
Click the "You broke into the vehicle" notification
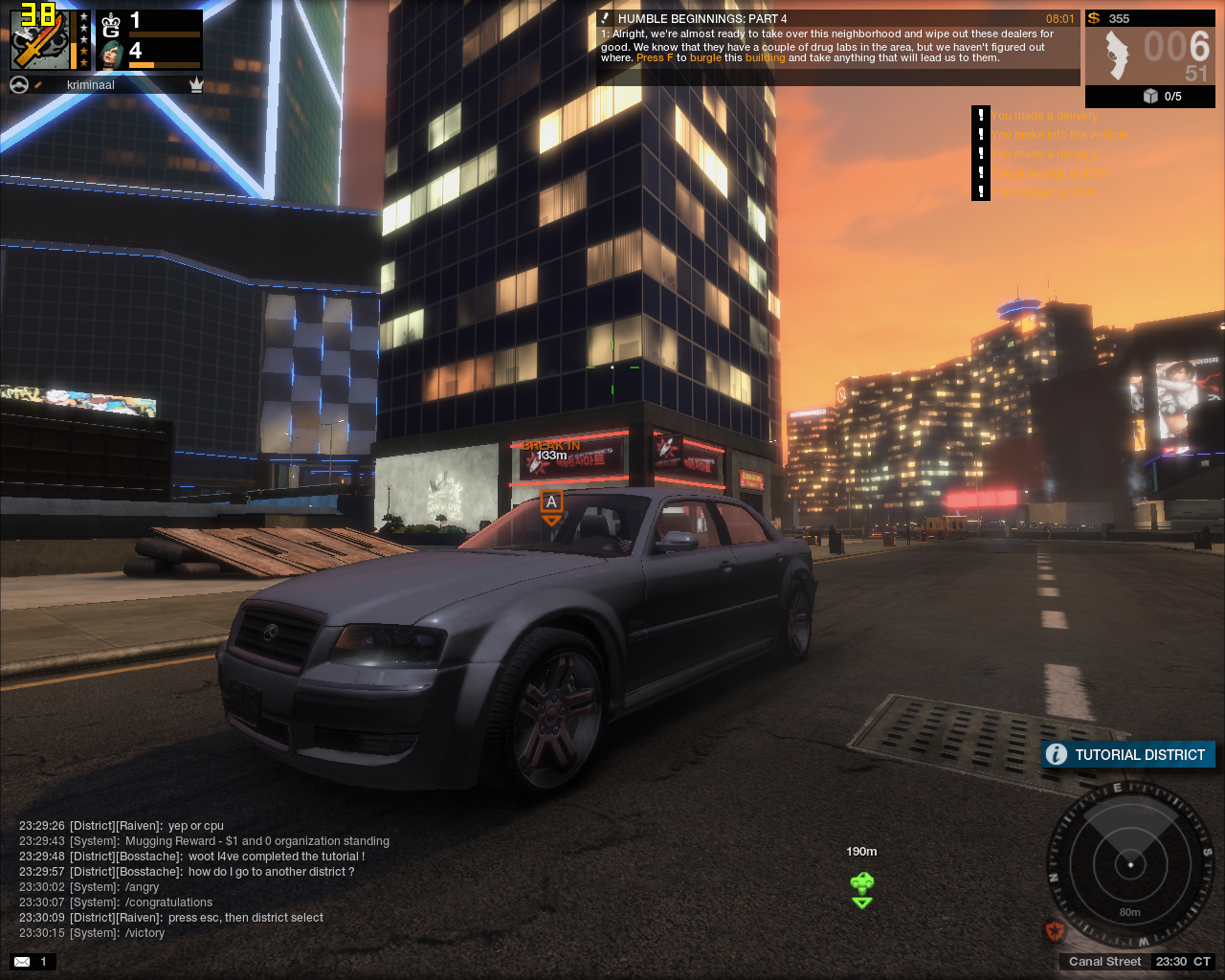point(1058,135)
